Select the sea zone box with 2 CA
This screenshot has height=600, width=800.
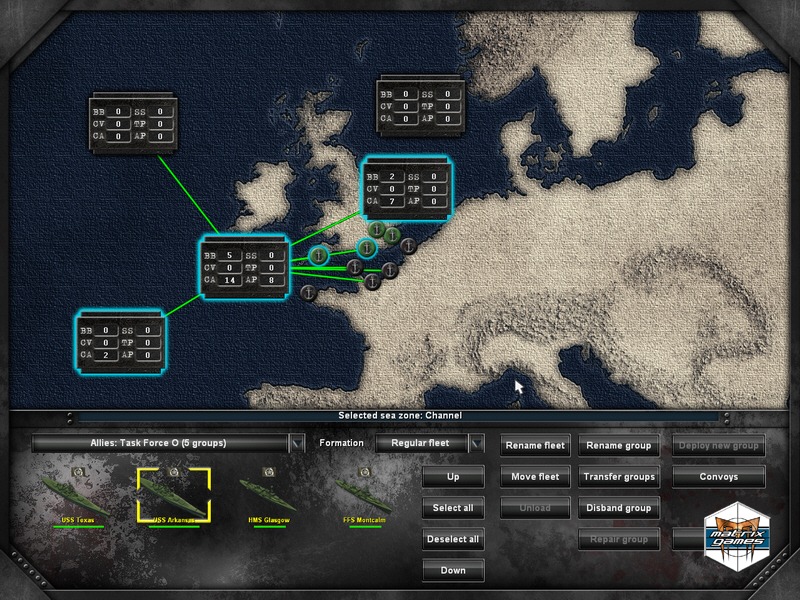pos(120,342)
